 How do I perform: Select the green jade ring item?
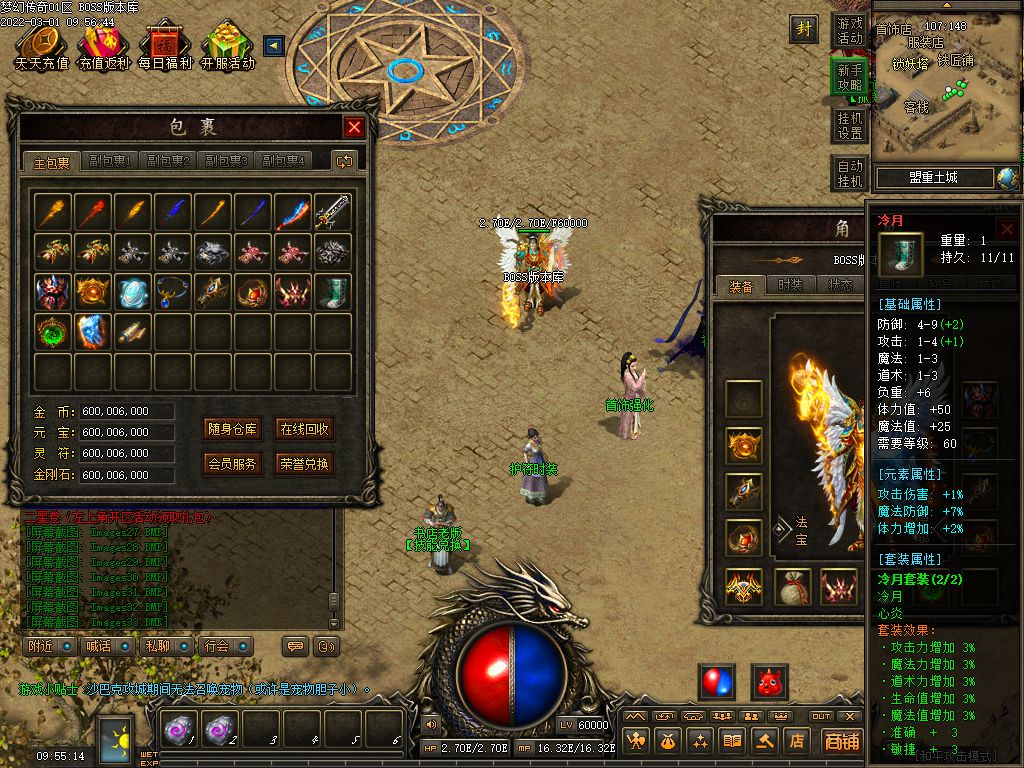[x=53, y=332]
